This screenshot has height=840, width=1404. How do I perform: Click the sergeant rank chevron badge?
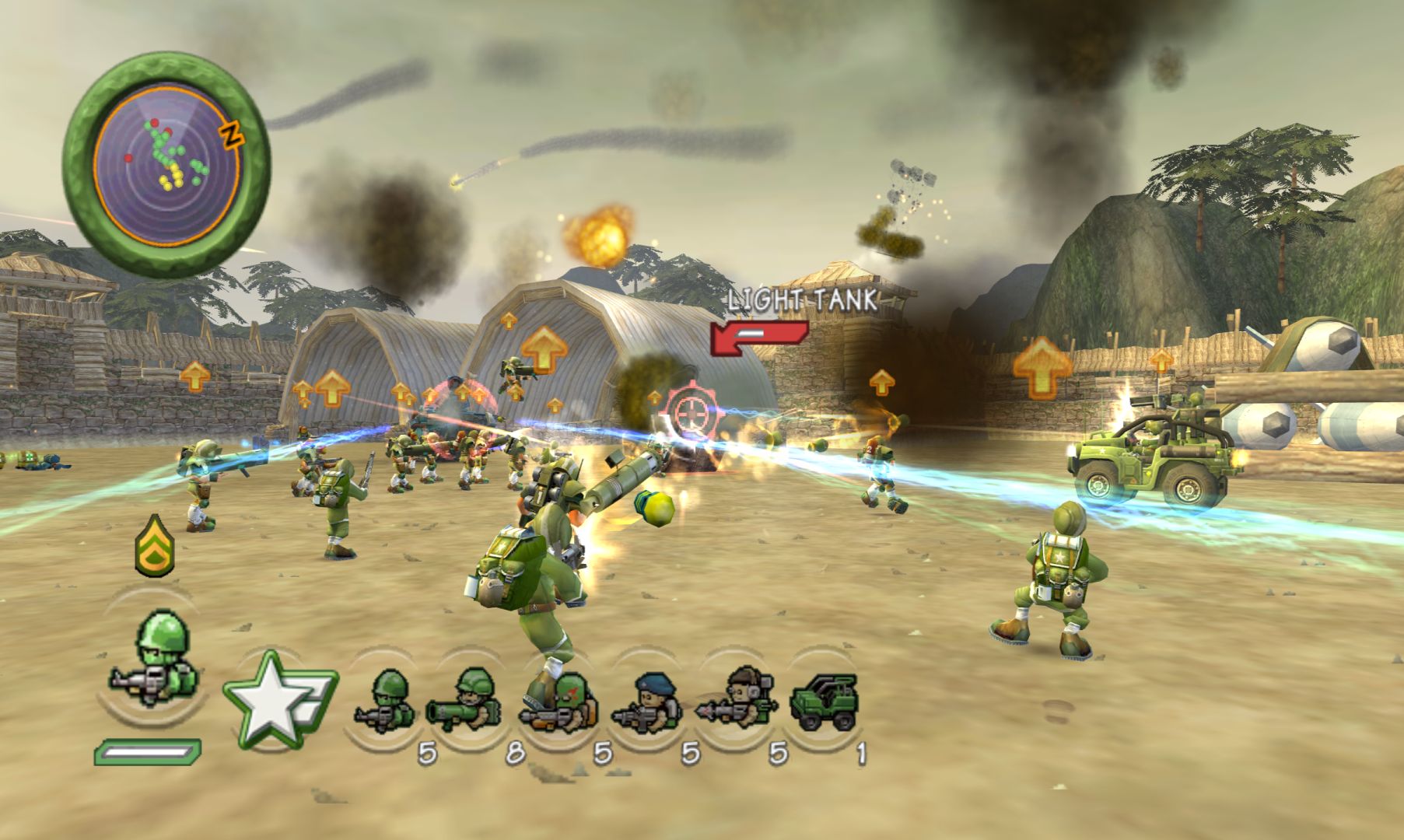[x=154, y=544]
